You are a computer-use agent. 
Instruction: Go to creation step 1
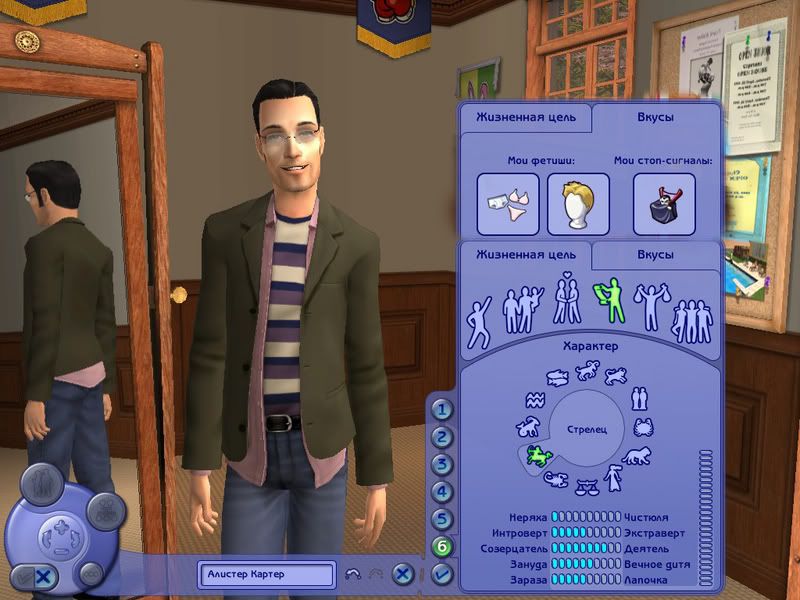click(443, 409)
